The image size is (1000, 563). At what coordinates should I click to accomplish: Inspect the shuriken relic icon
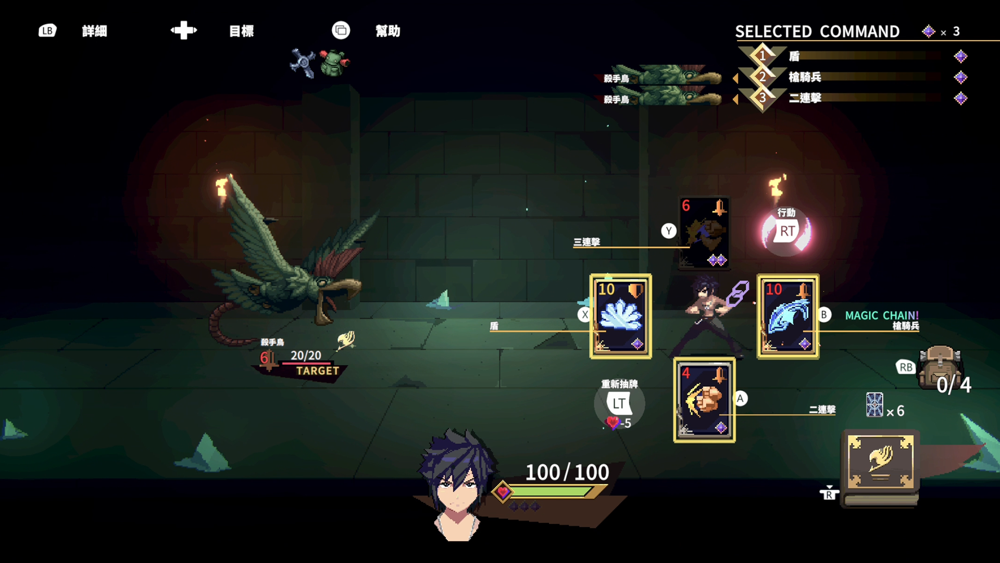click(x=302, y=62)
